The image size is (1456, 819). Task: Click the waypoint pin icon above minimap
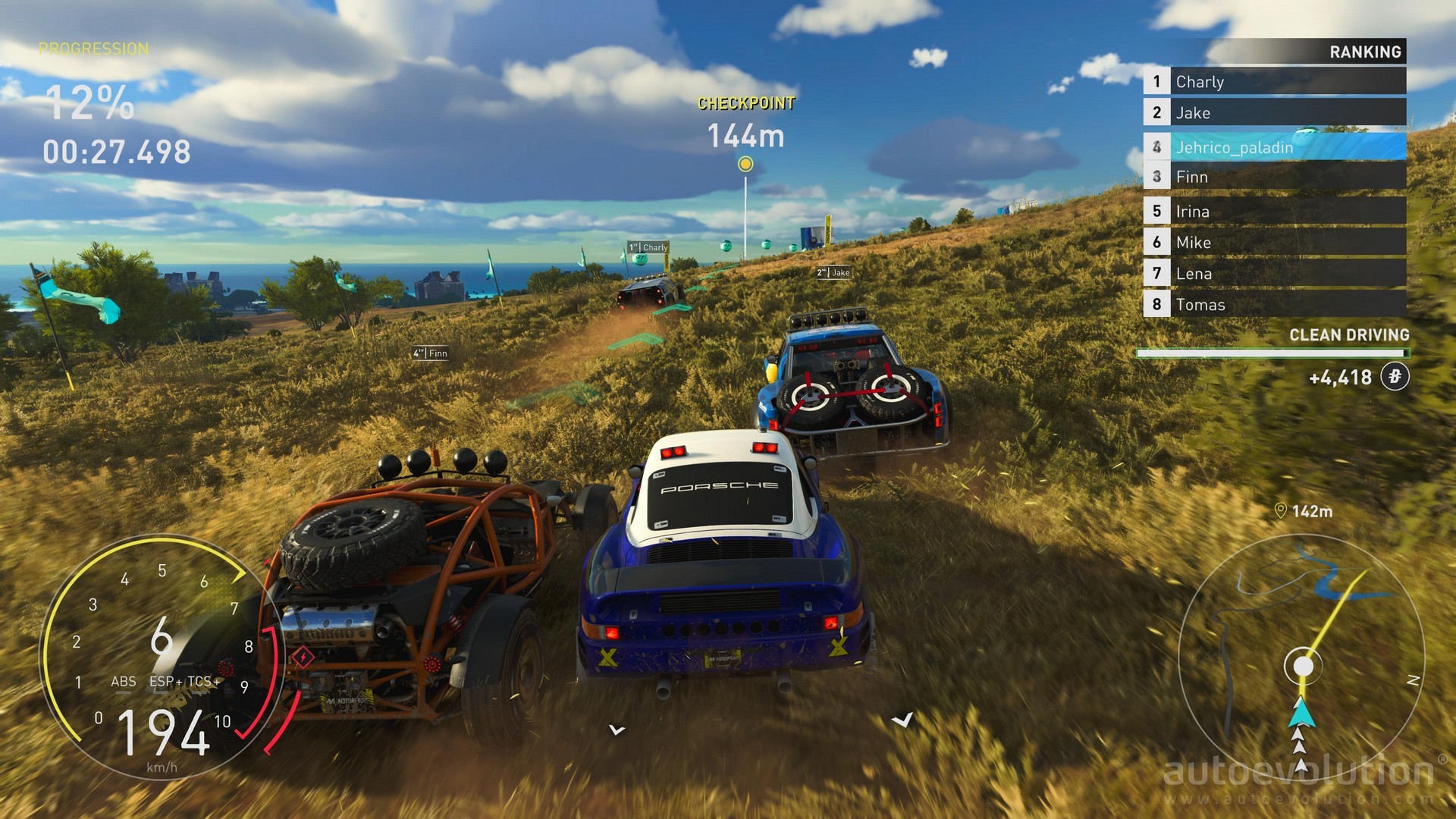1281,511
